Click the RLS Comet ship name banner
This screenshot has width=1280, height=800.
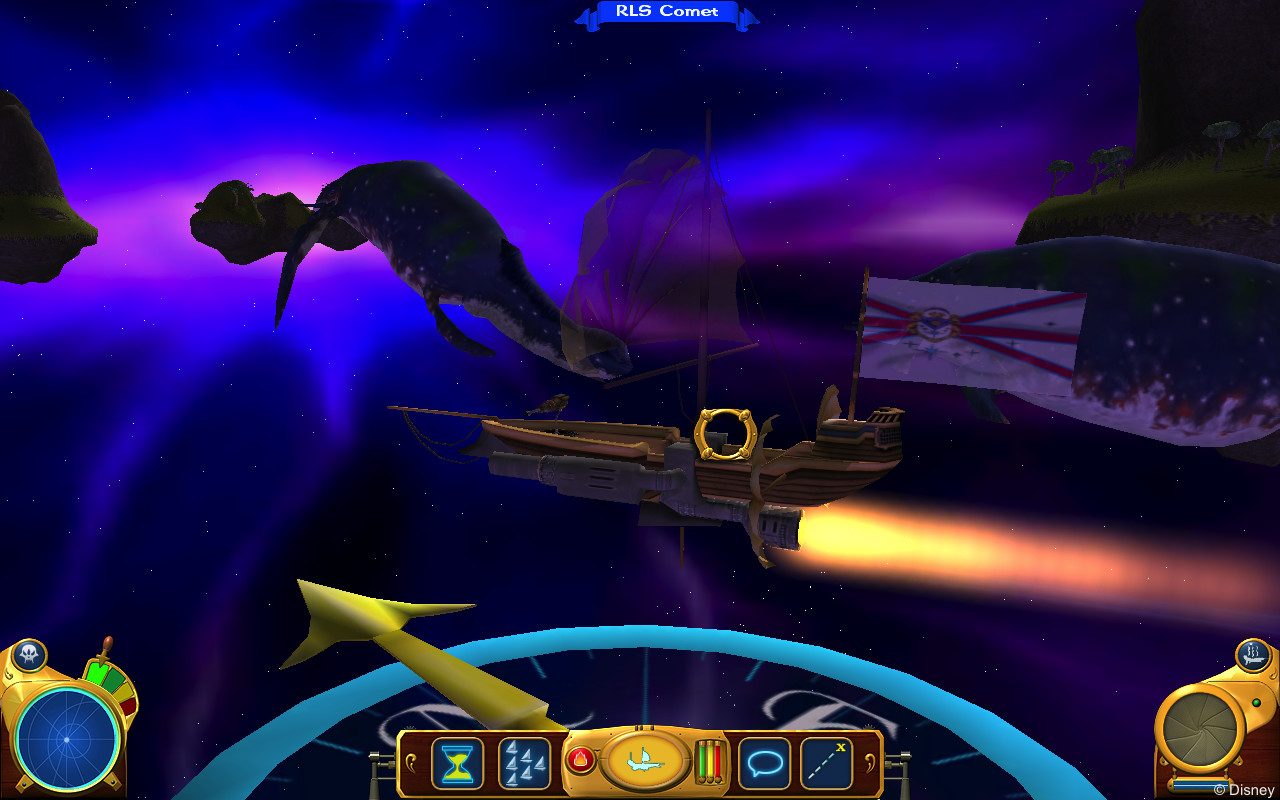click(668, 11)
